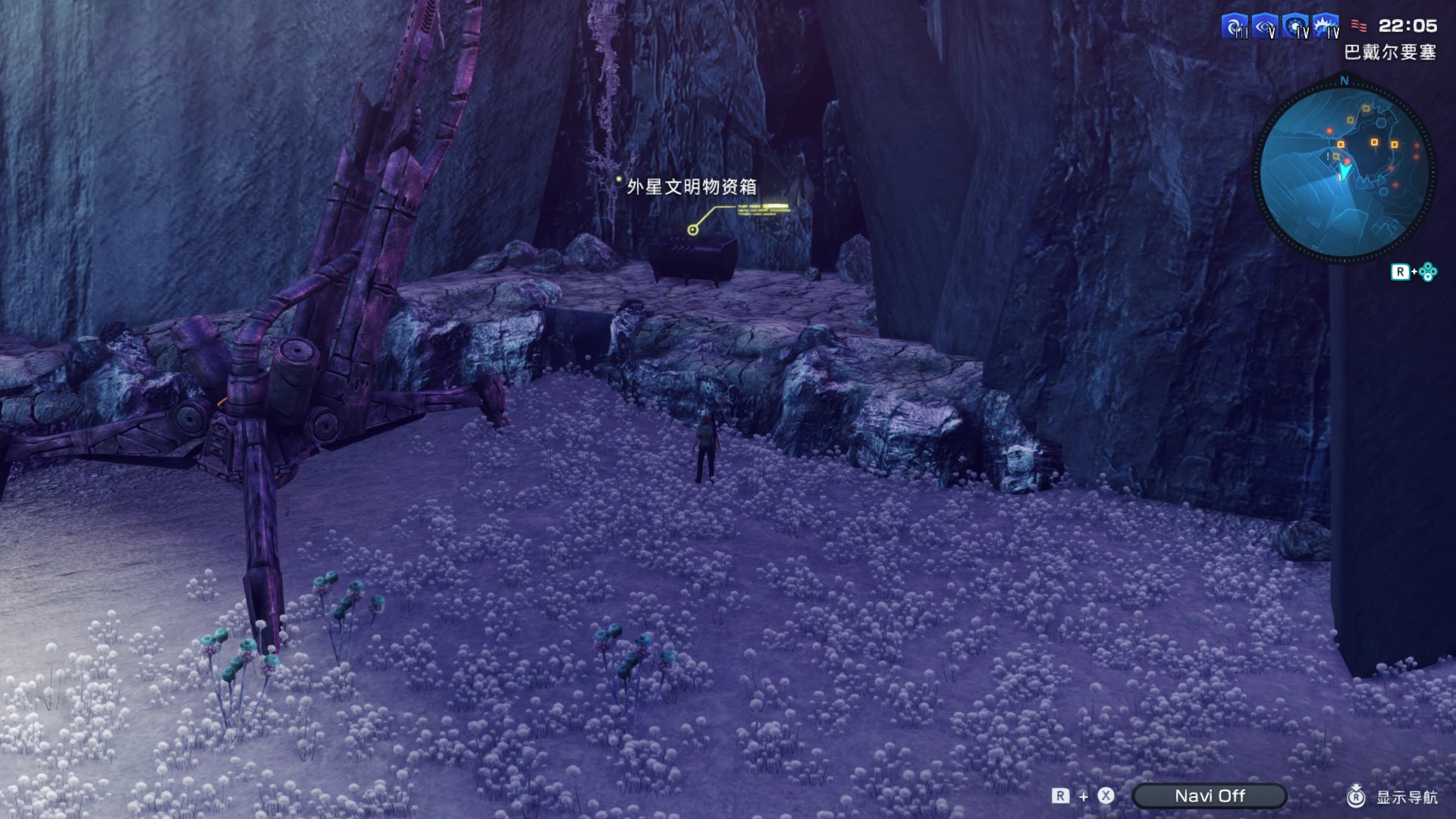Click the 22:05 game clock display
Screen dimensions: 1456x819
click(1408, 25)
